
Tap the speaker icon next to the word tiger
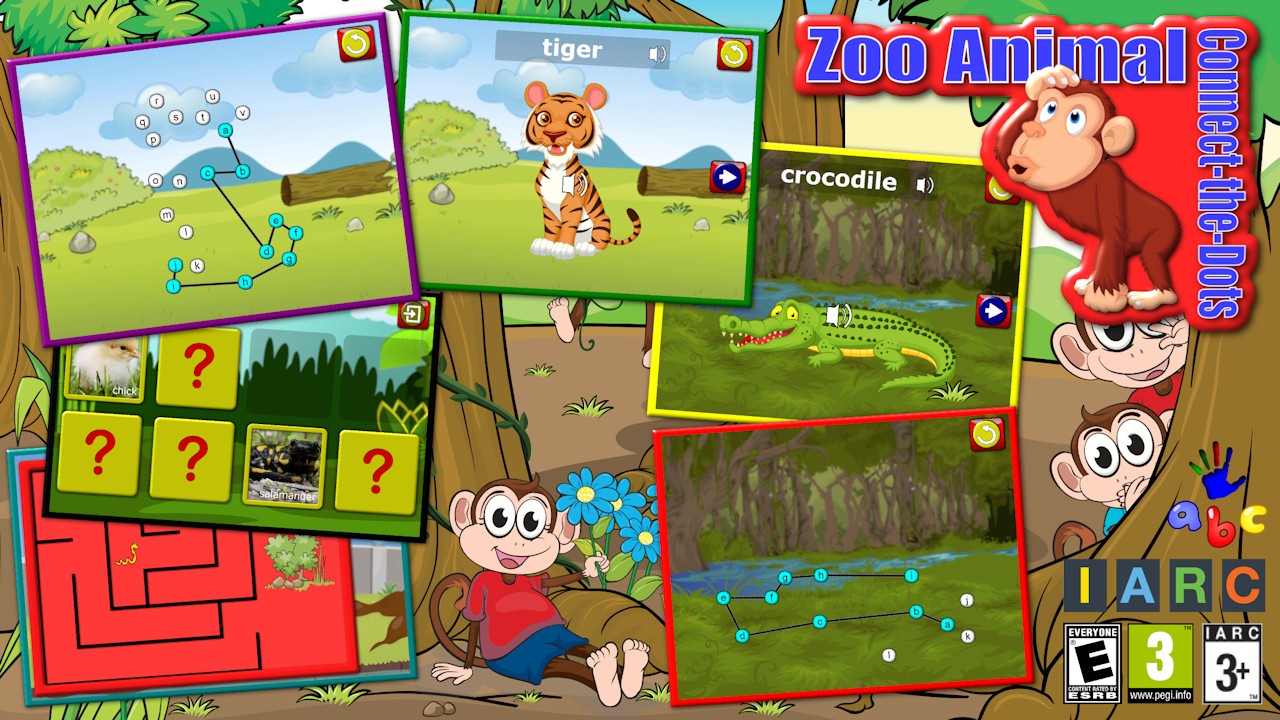pos(657,52)
